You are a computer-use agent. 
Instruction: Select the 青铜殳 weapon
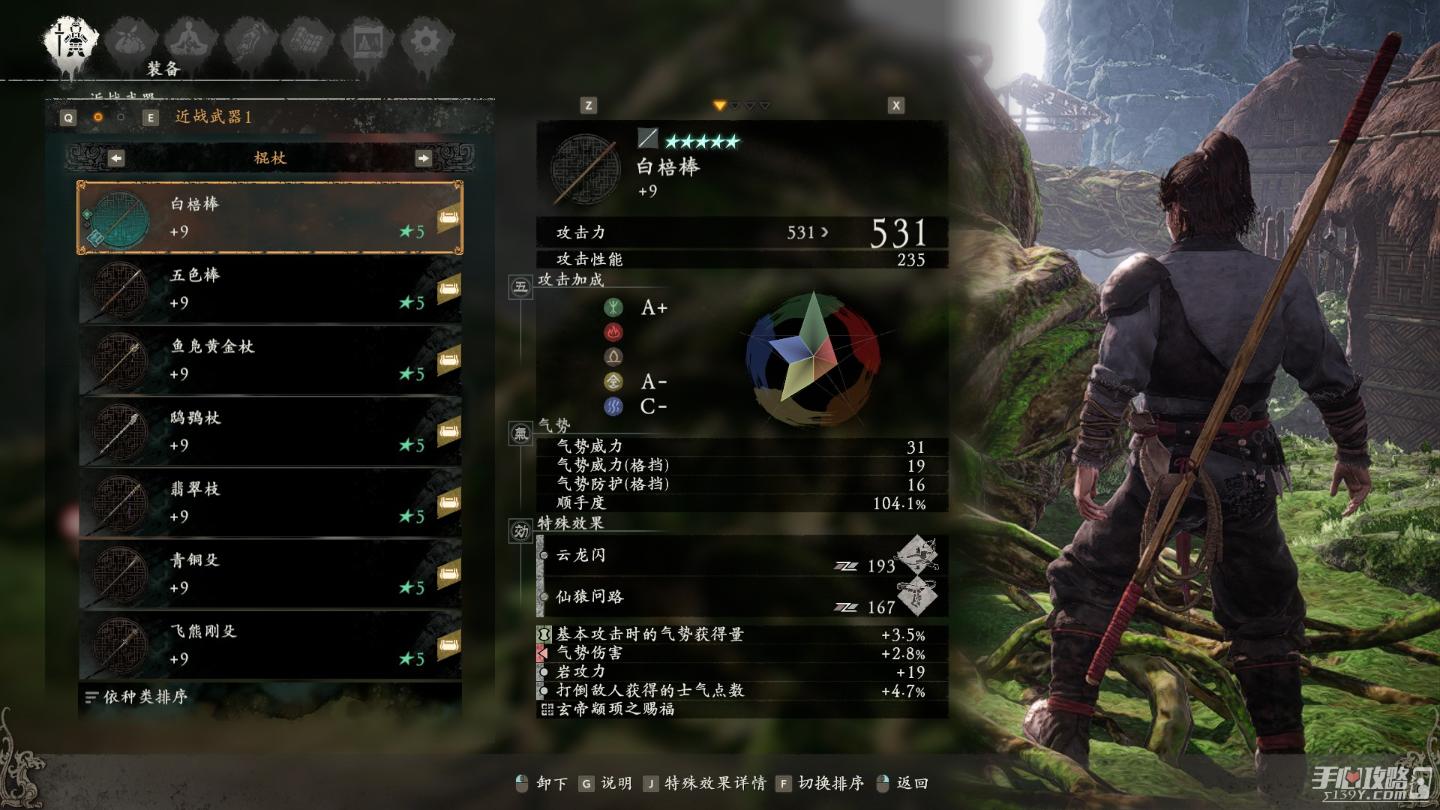(x=269, y=574)
